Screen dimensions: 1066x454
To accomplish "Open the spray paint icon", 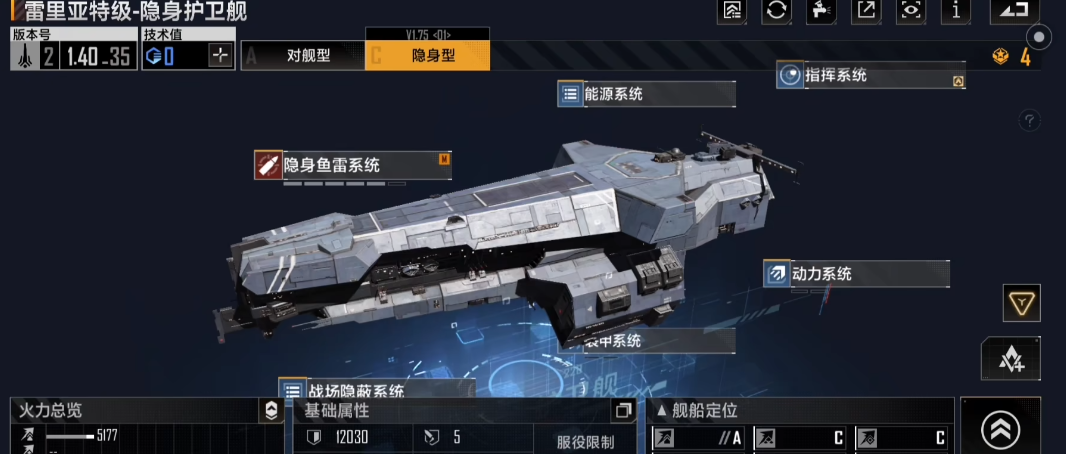I will [821, 11].
